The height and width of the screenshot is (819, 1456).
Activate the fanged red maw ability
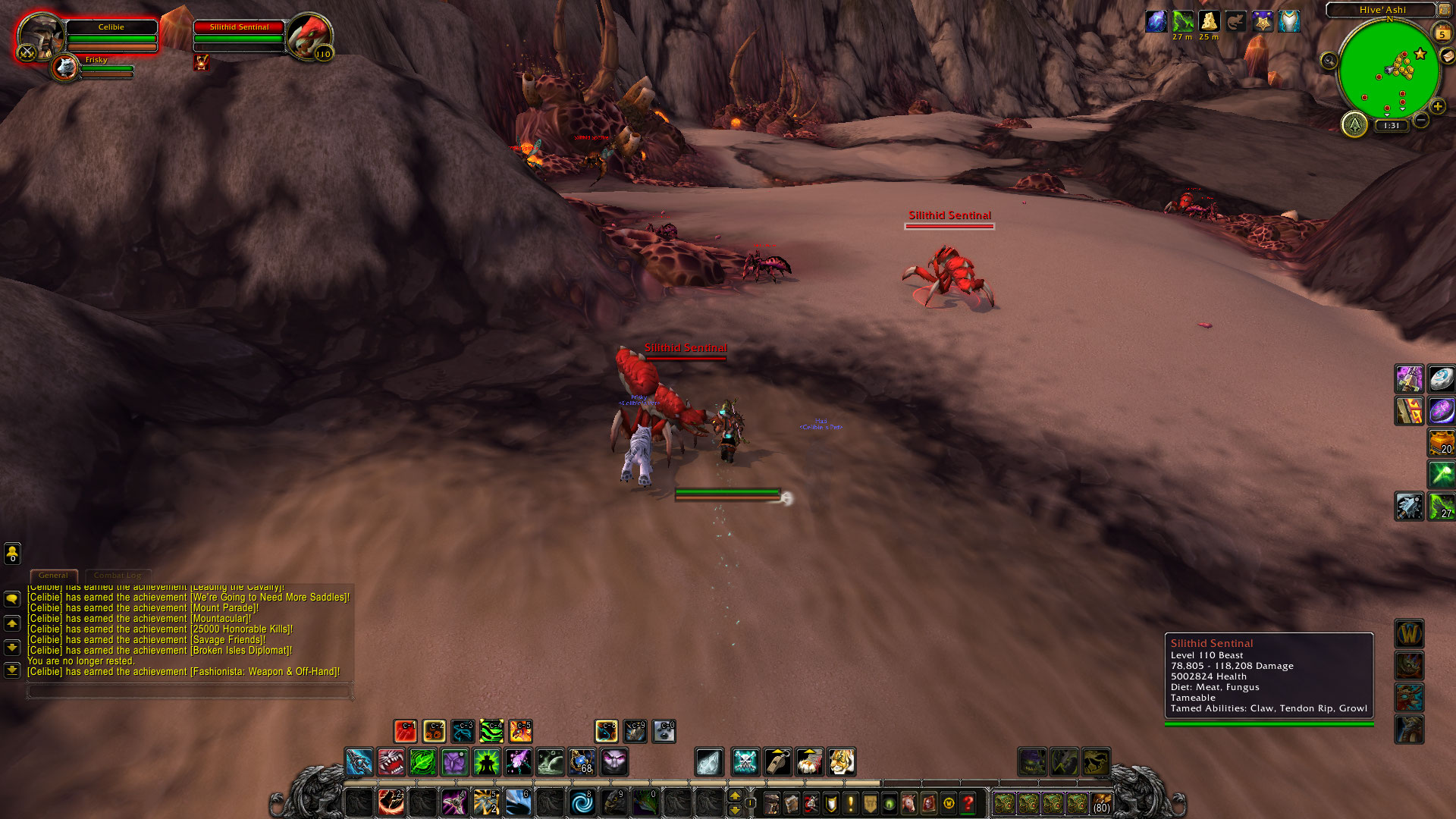pyautogui.click(x=391, y=762)
